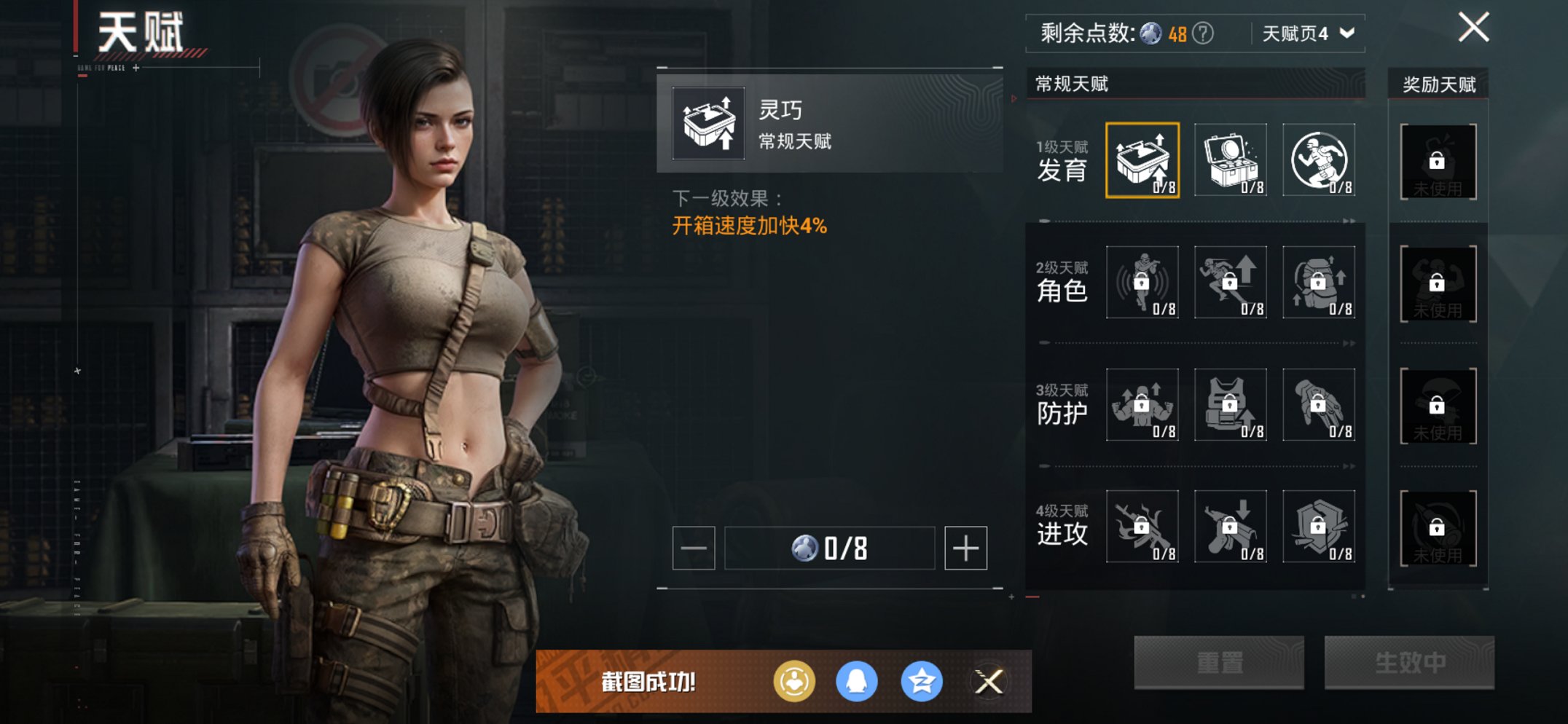
Task: Select the 灵巧 open-crate speed talent icon
Action: coord(1142,159)
